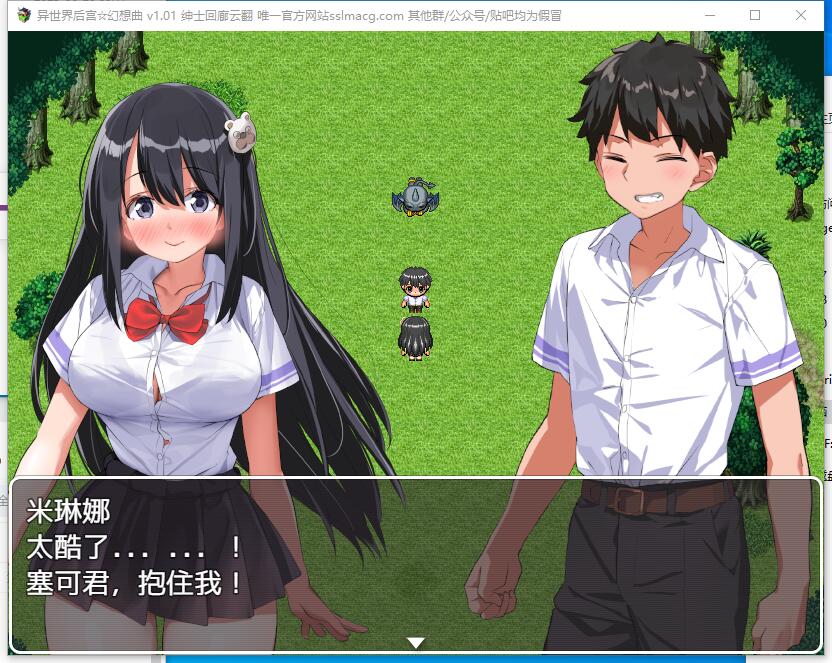
Task: Click Milina's dialogue message box
Action: 416,565
